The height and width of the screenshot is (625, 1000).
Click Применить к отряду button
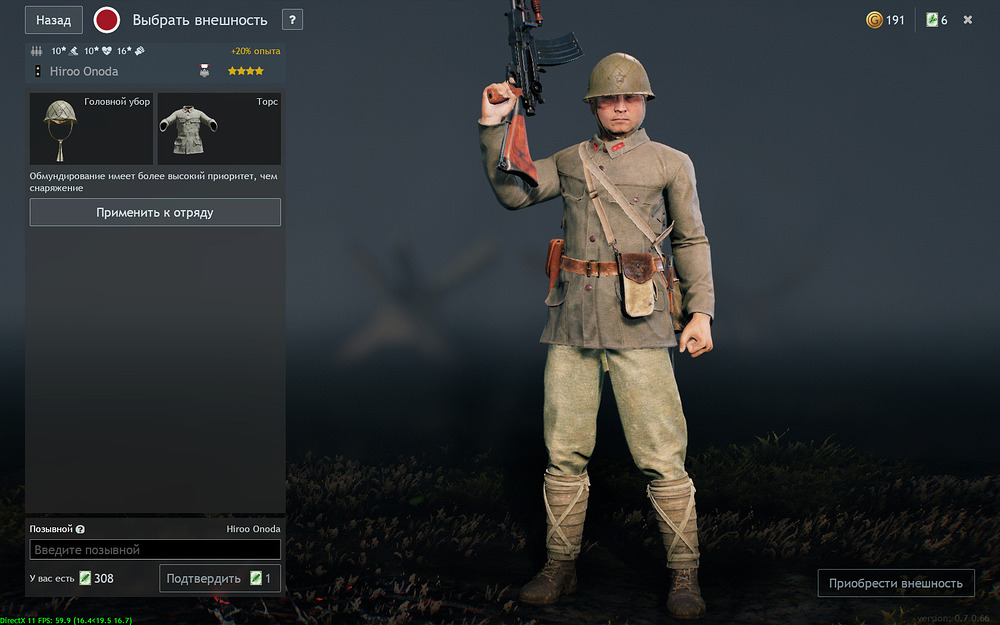click(155, 212)
